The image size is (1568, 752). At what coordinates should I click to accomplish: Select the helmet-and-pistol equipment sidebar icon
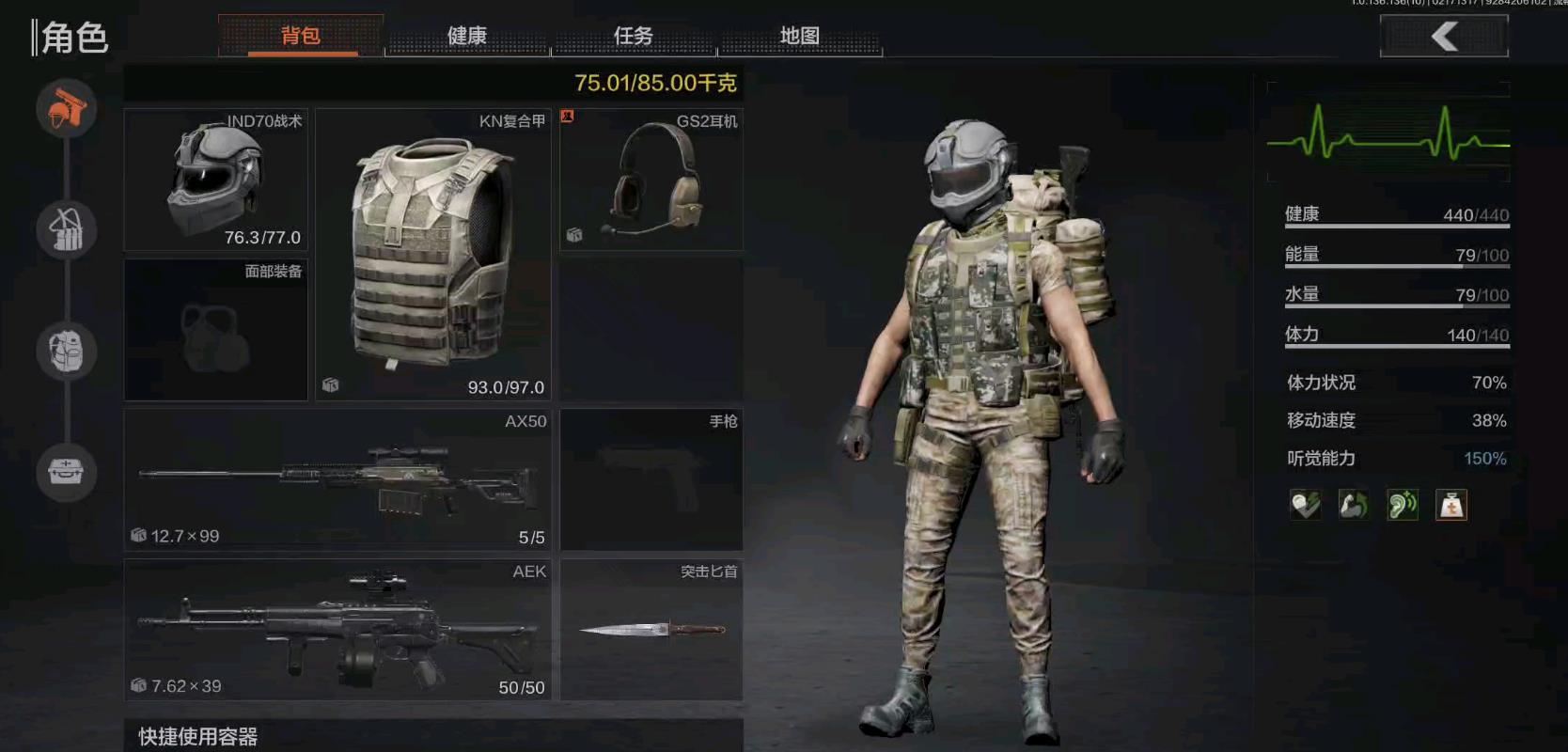(66, 108)
